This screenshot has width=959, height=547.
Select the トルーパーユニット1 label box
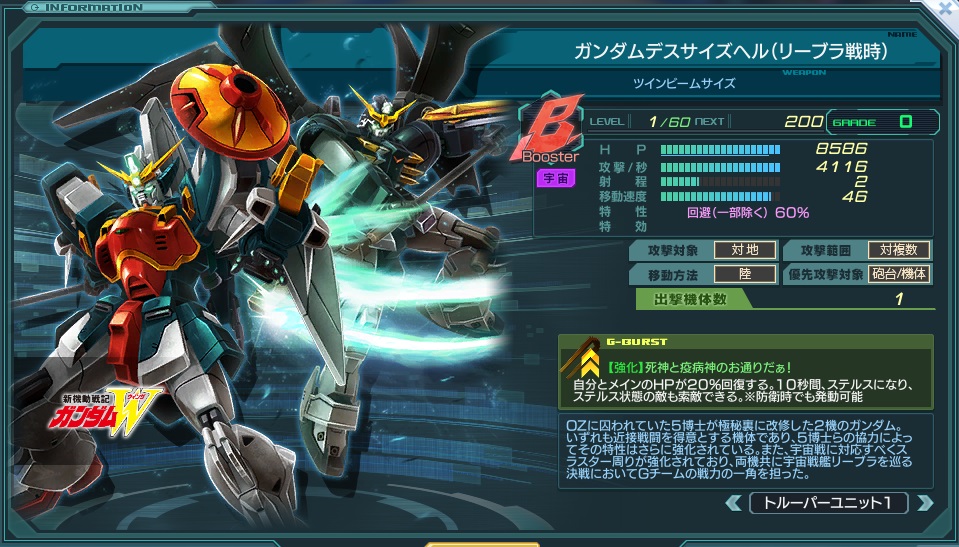[829, 503]
